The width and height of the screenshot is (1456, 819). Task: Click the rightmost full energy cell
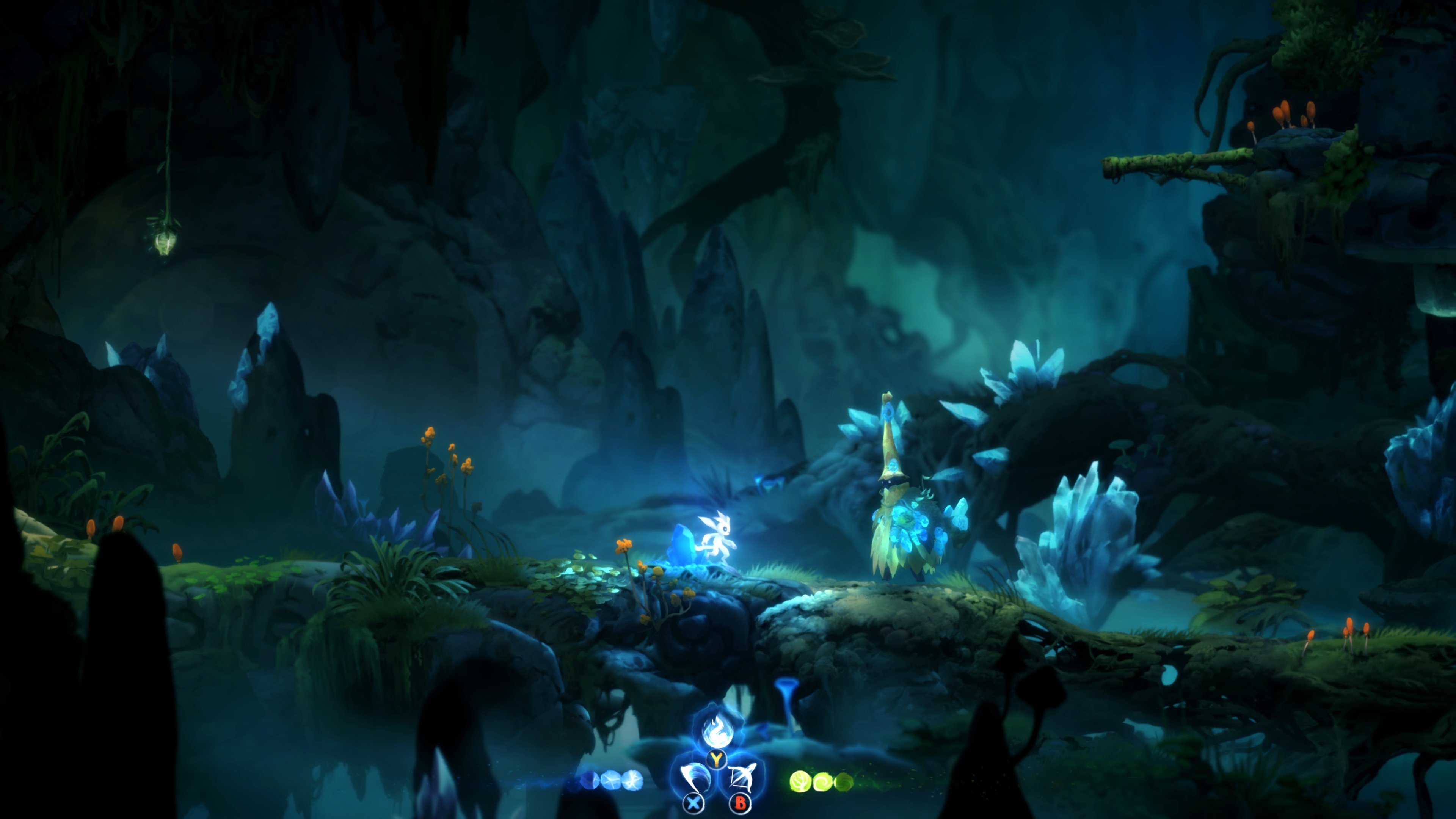[x=633, y=781]
